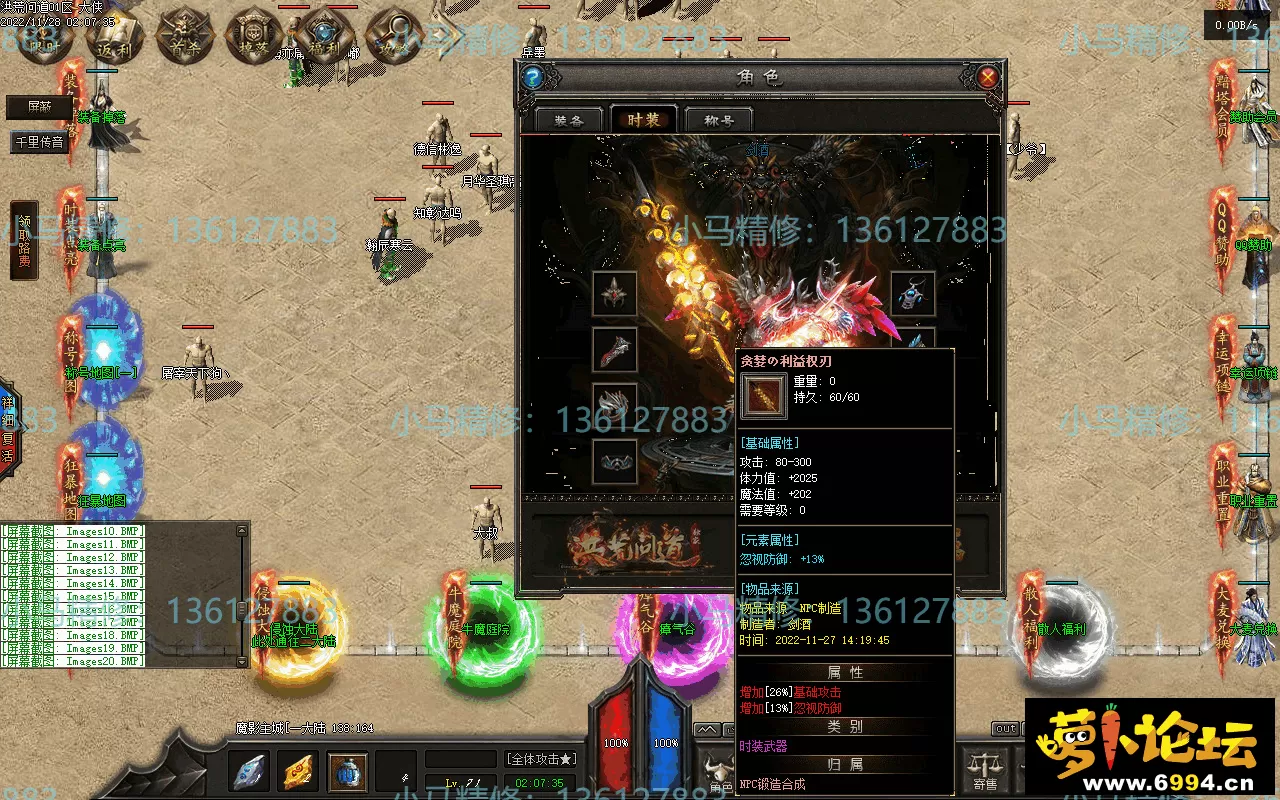Viewport: 1280px width, 800px height.
Task: Close the 角色 character window
Action: (987, 77)
